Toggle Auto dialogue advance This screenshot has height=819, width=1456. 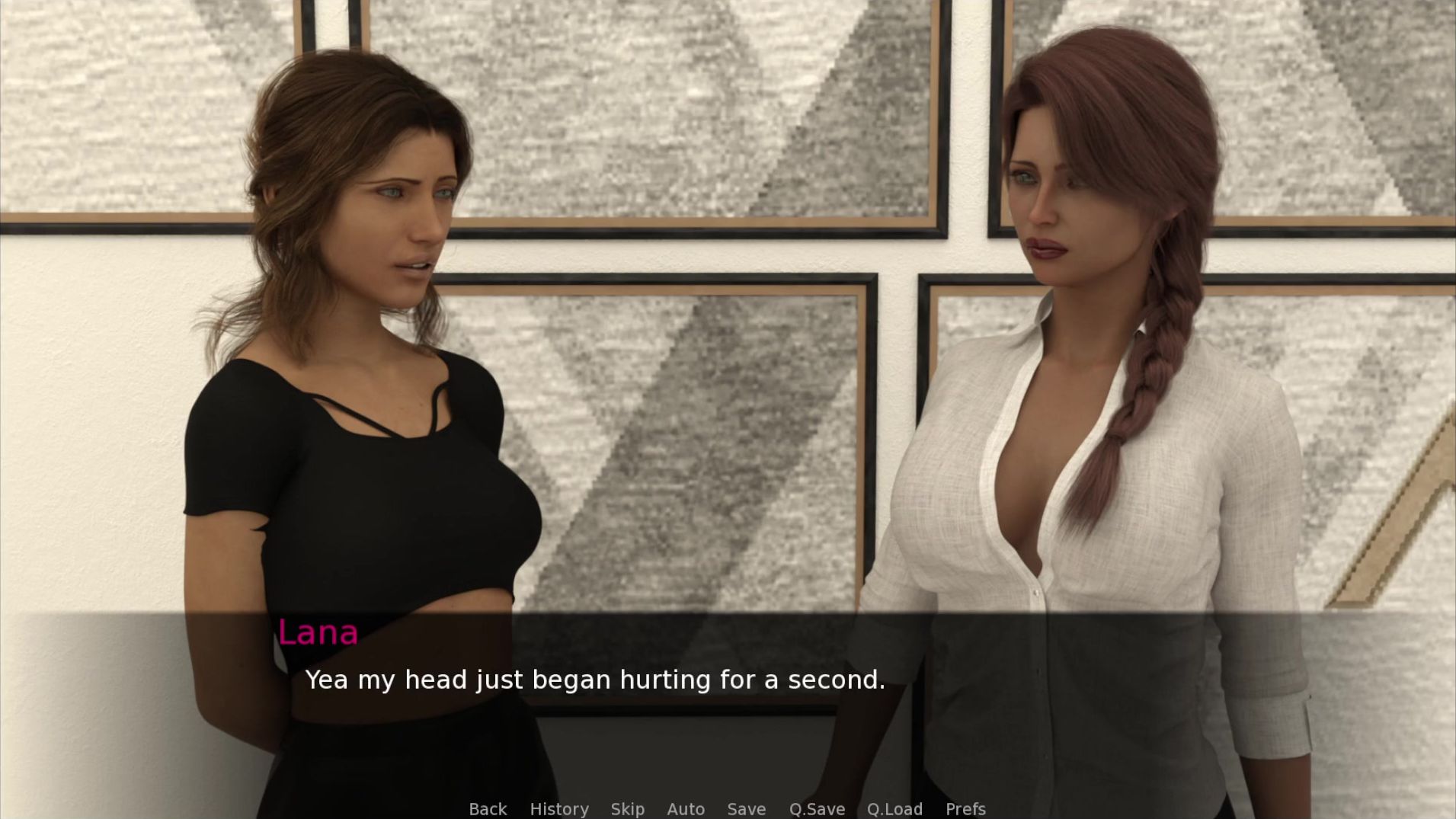[686, 808]
